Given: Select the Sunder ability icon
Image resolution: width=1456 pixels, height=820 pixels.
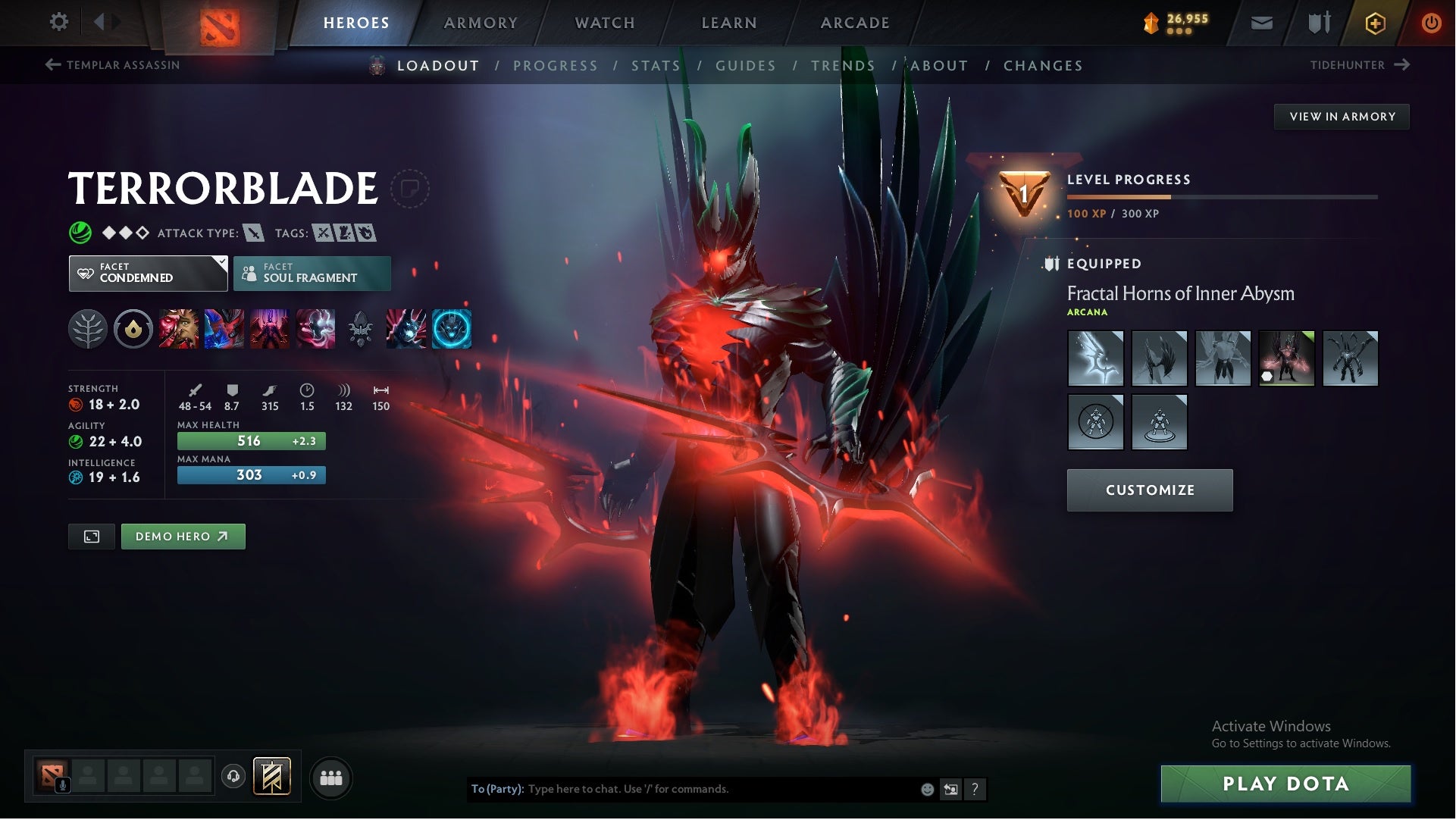Looking at the screenshot, I should 316,328.
